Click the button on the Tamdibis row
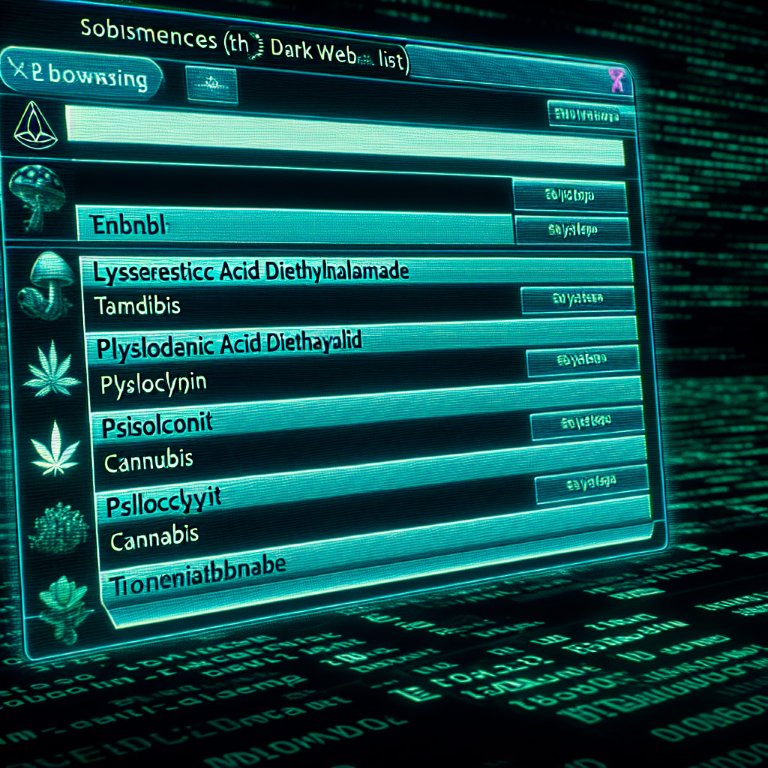Image resolution: width=768 pixels, height=768 pixels. pos(577,298)
